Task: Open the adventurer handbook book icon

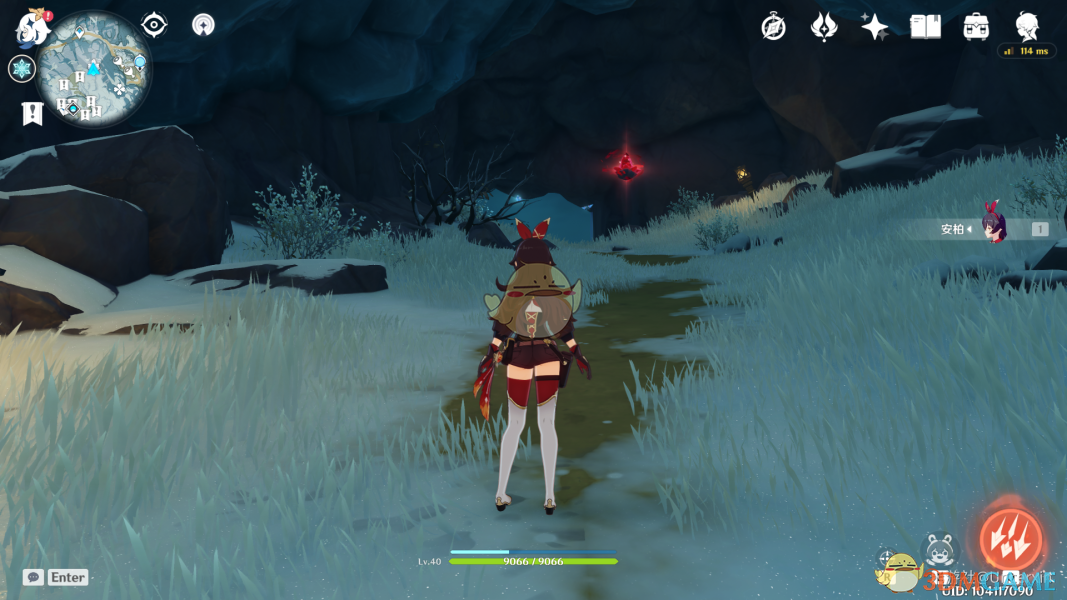Action: 925,27
